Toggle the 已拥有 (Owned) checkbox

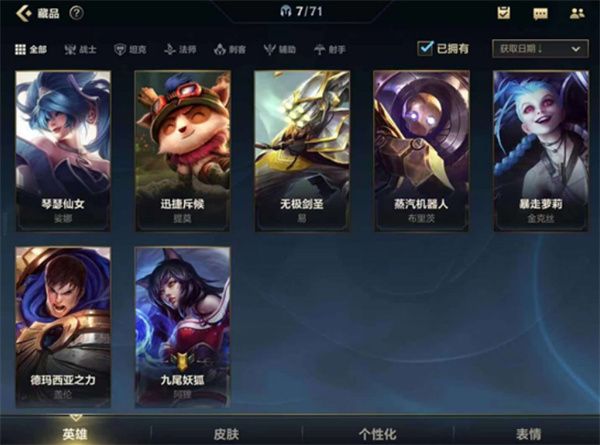(x=426, y=48)
